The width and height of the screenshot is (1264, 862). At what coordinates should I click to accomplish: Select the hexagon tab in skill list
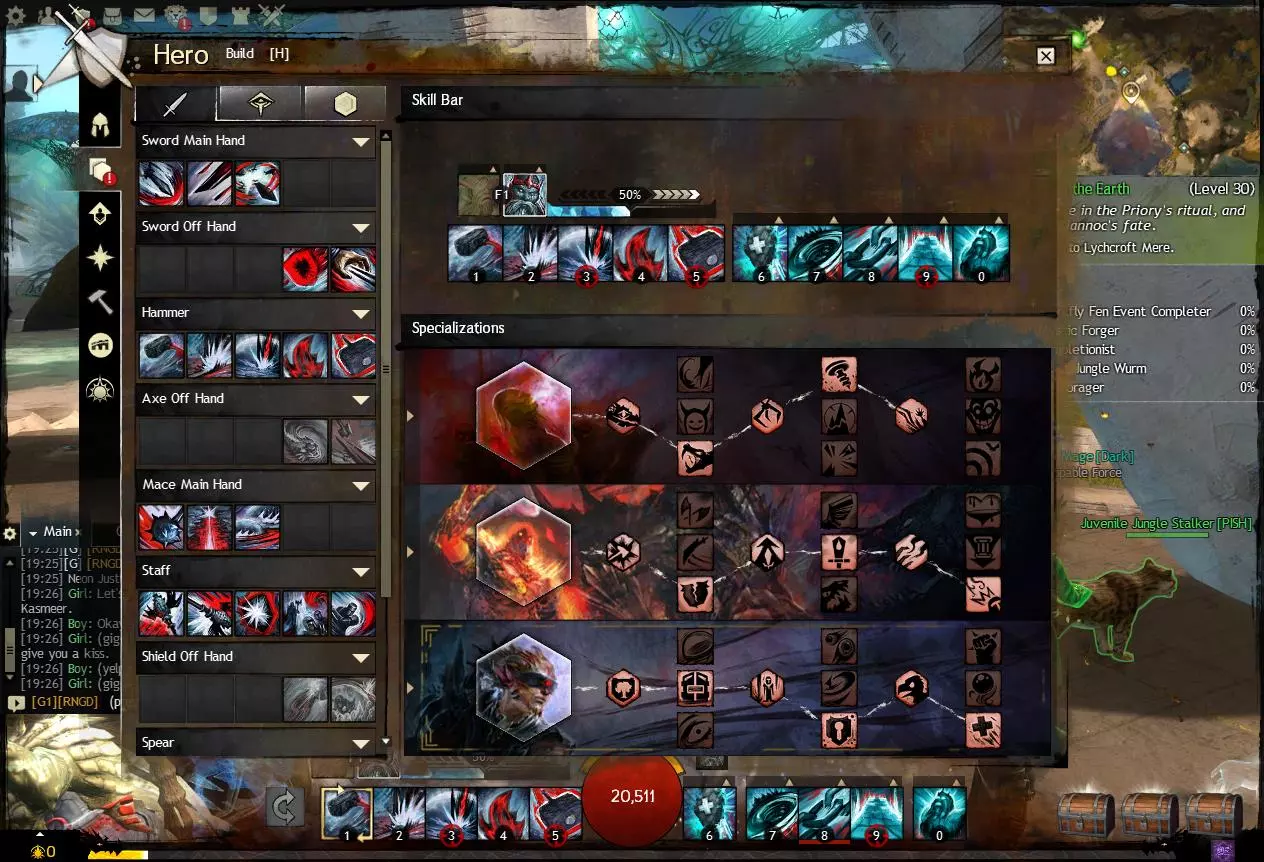tap(345, 104)
